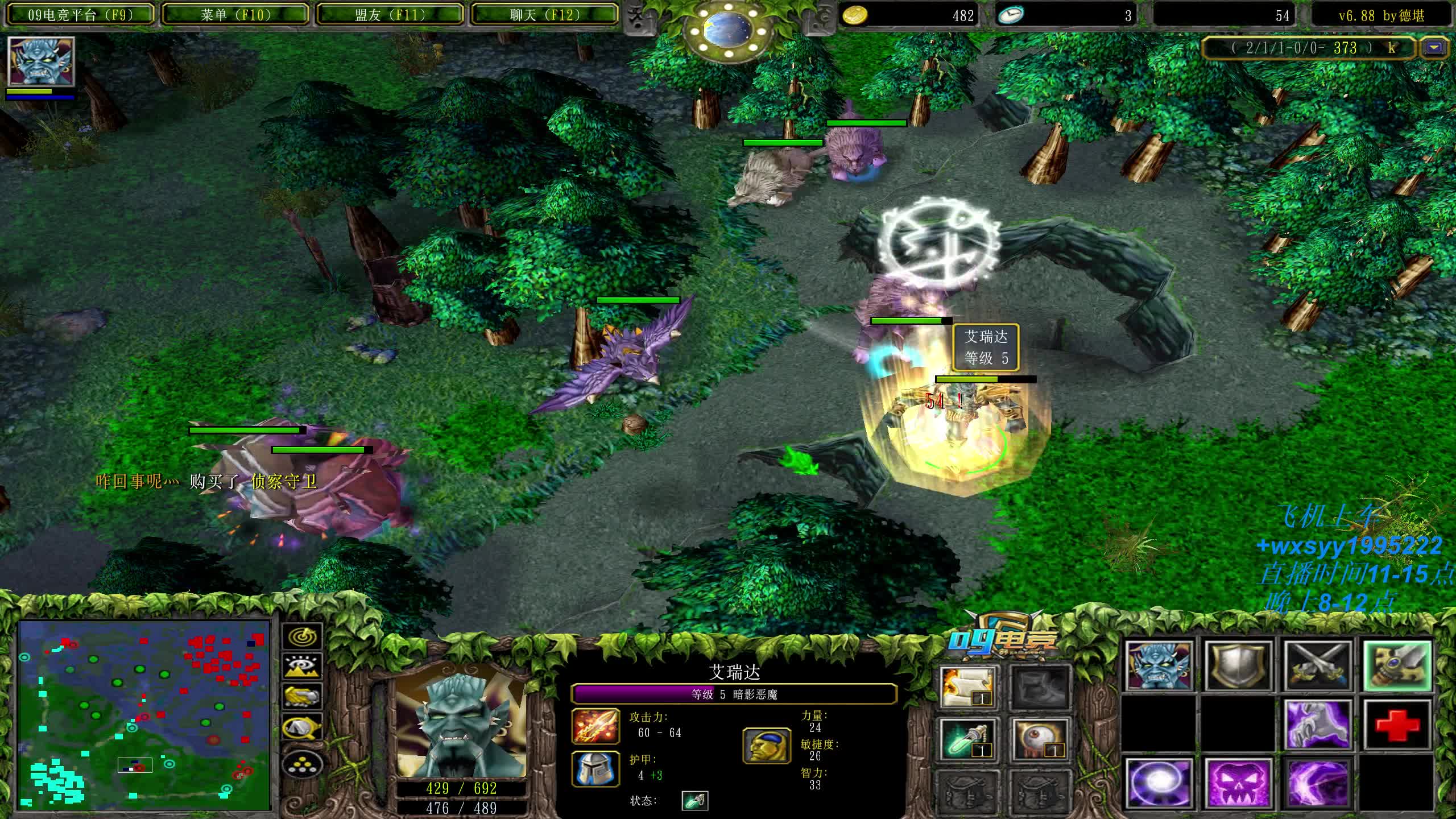Open the 盟友 (F11) allies panel
1456x819 pixels.
[x=390, y=15]
